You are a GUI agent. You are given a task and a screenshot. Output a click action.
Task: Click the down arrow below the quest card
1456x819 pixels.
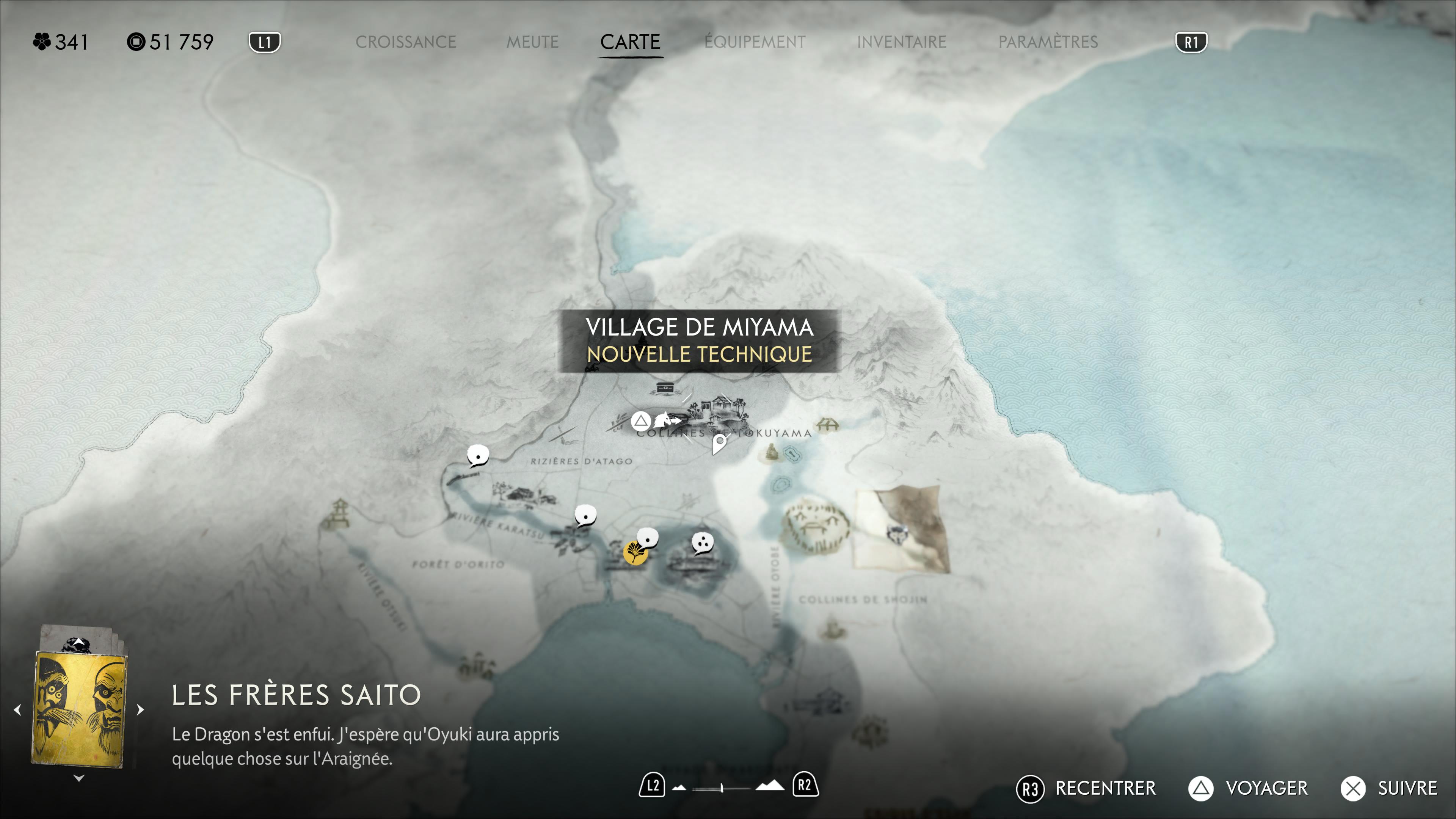tap(79, 778)
